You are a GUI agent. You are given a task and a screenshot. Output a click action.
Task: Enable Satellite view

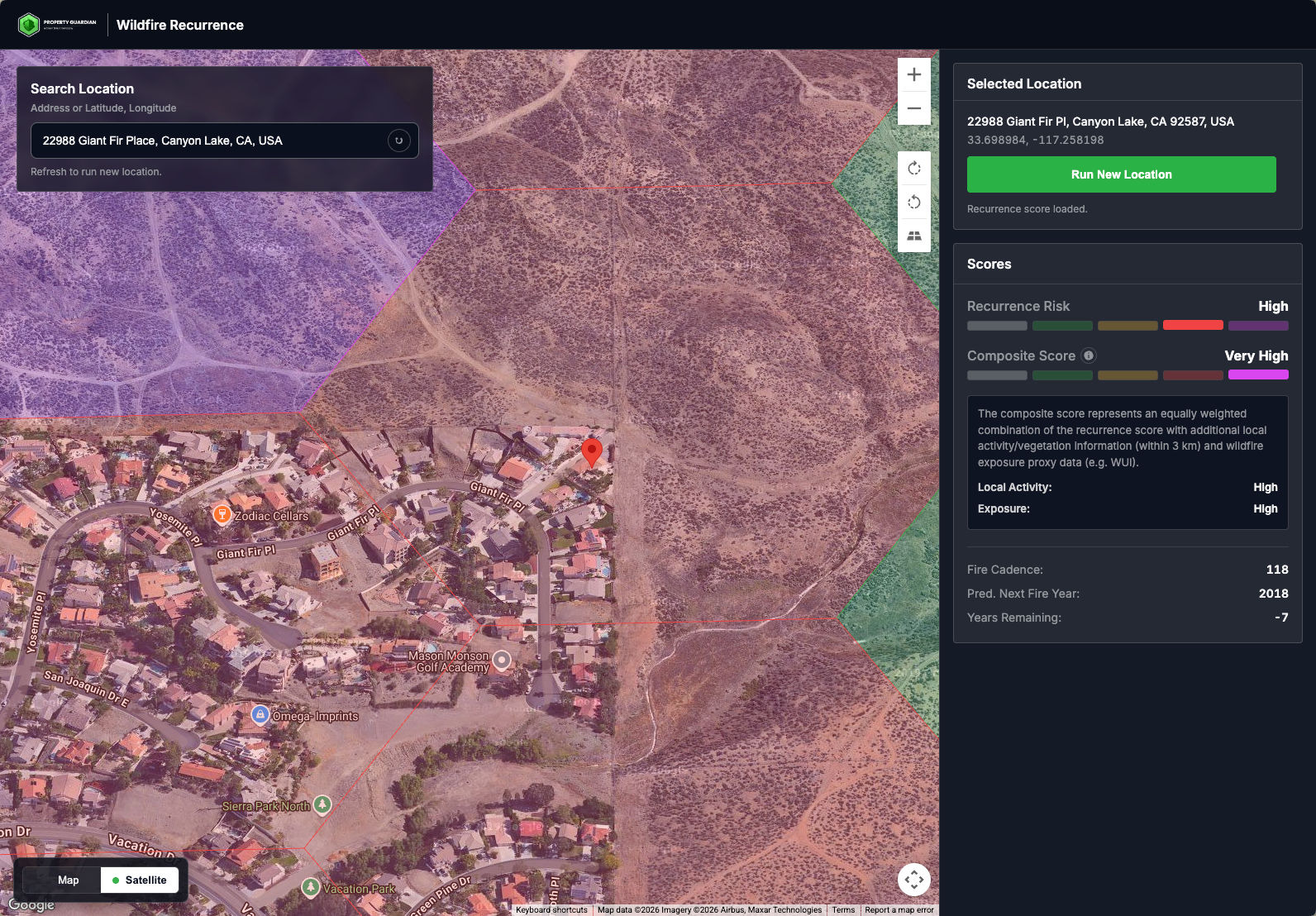(x=139, y=880)
